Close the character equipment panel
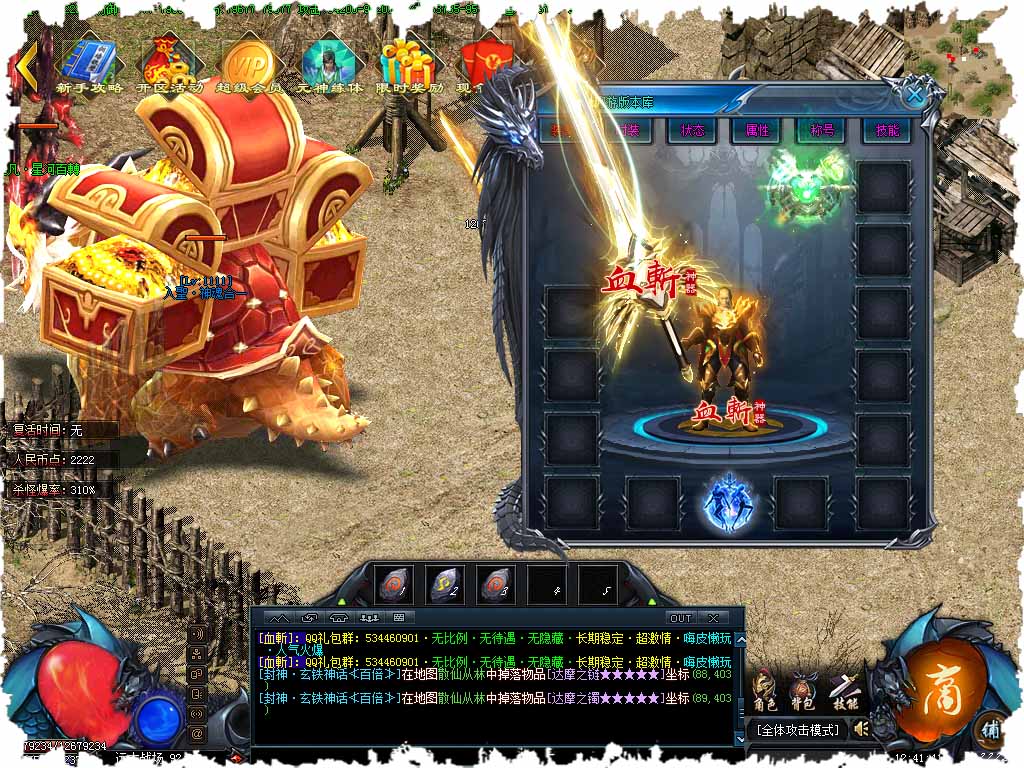Screen dimensions: 1024x768 (914, 95)
